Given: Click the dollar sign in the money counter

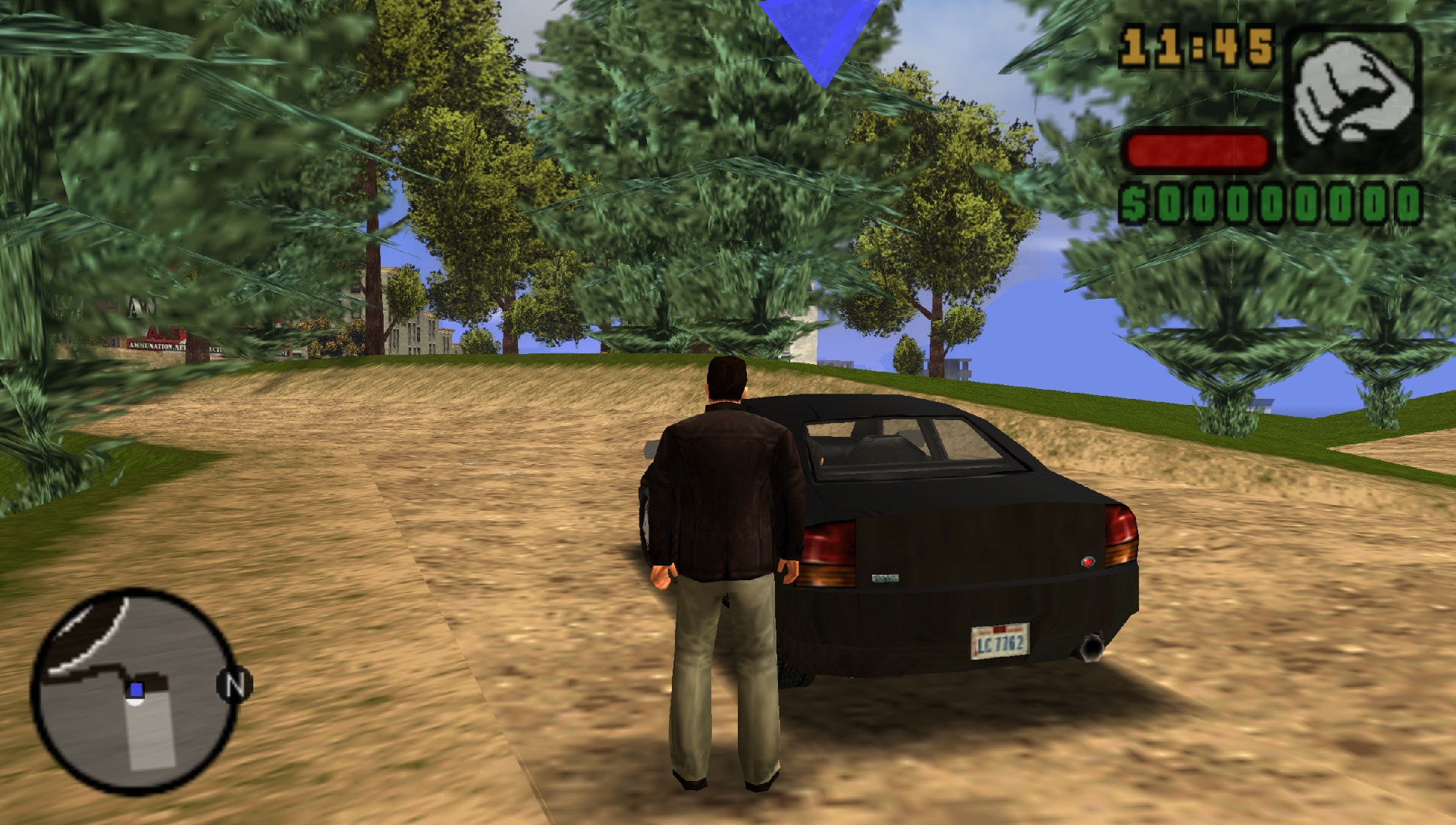Looking at the screenshot, I should (x=1135, y=203).
